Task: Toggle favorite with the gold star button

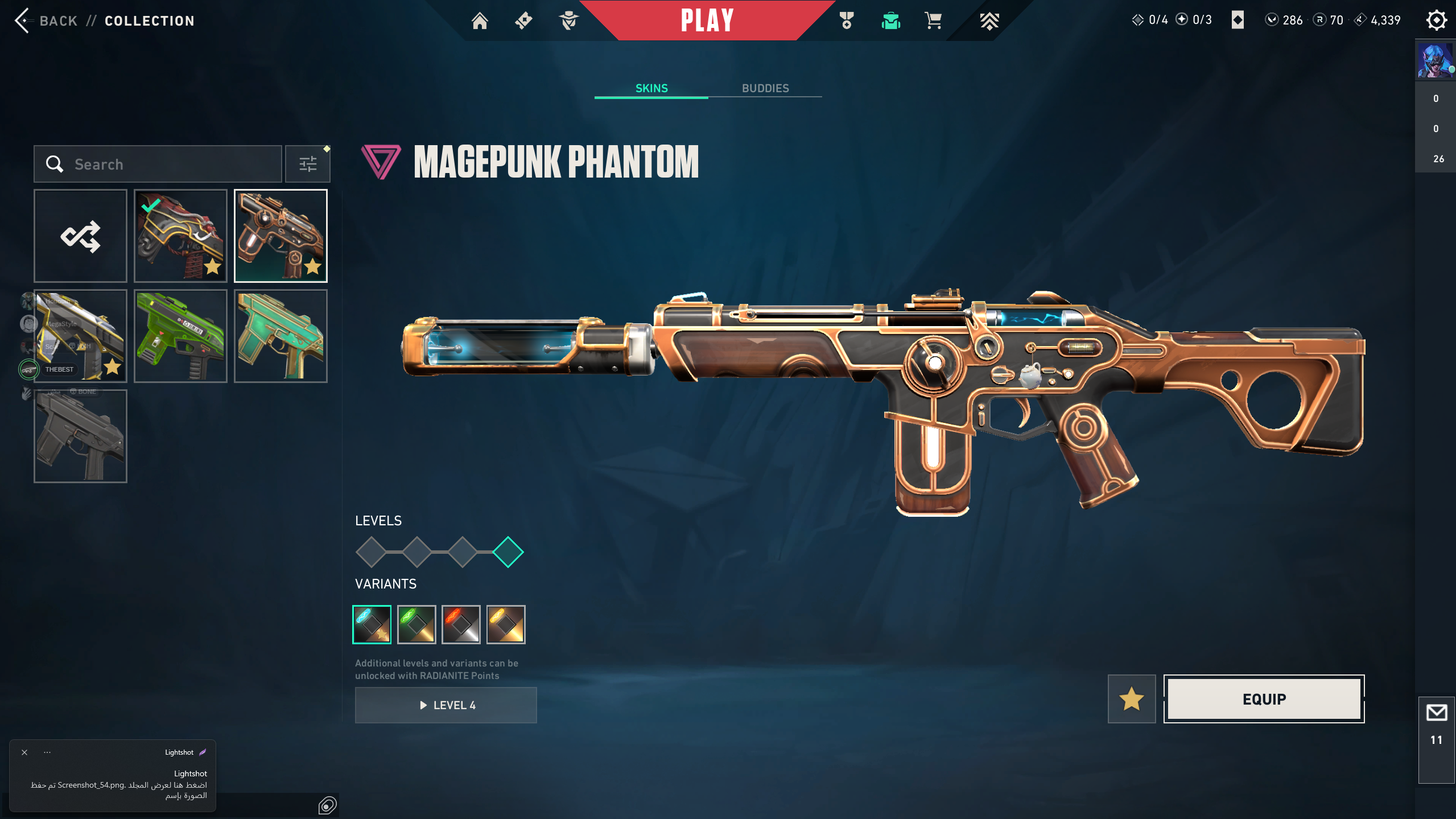Action: (1131, 699)
